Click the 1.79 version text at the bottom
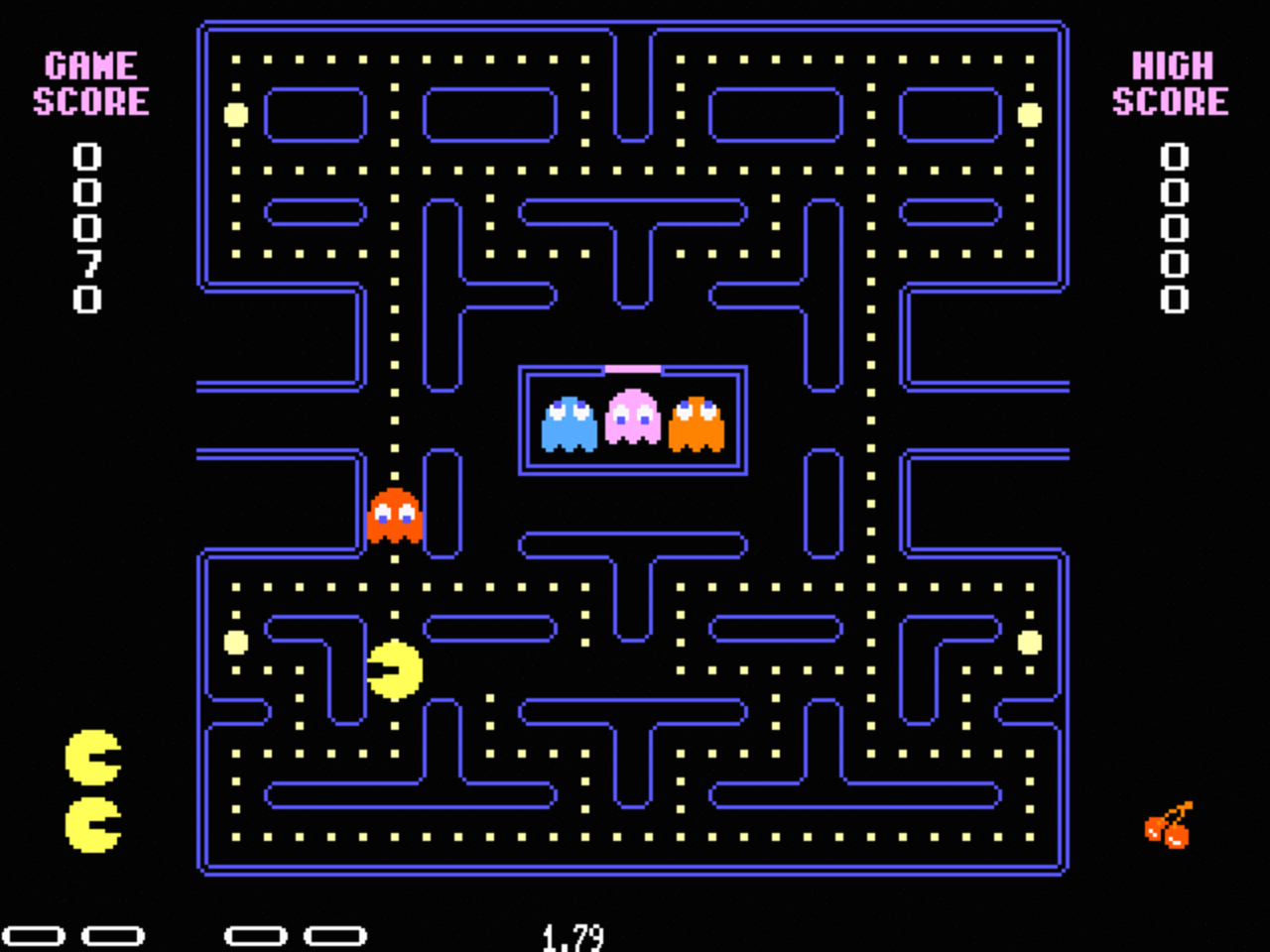The width and height of the screenshot is (1270, 952). point(575,934)
